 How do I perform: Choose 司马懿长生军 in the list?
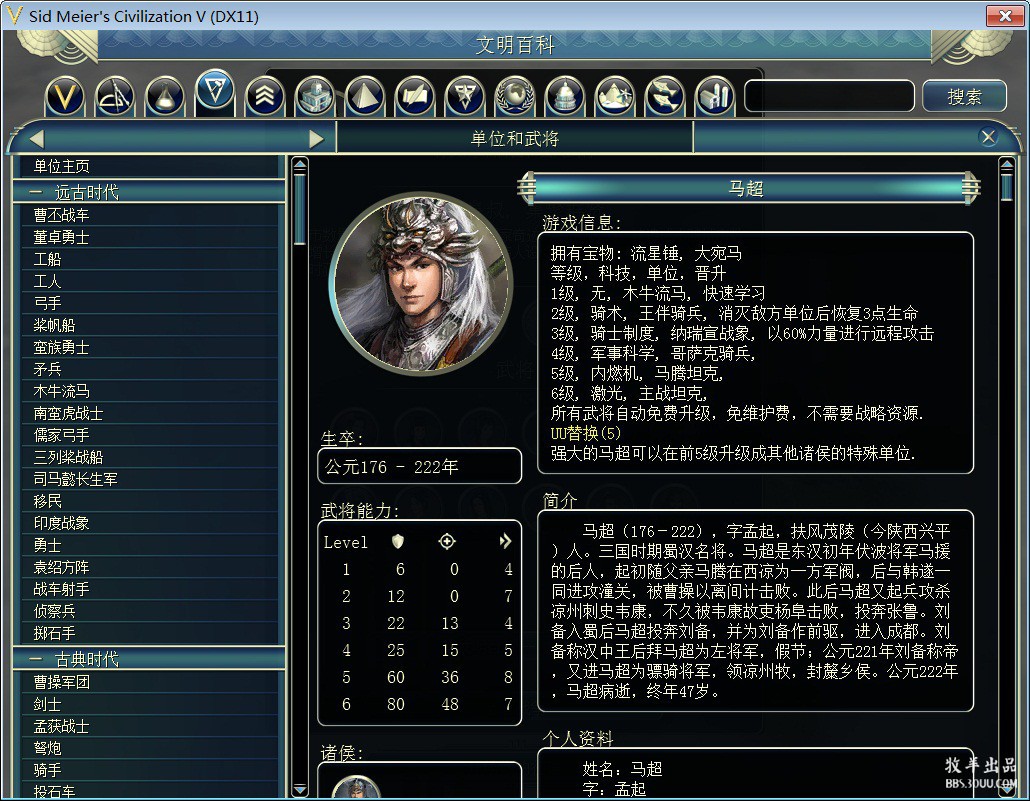click(x=76, y=479)
